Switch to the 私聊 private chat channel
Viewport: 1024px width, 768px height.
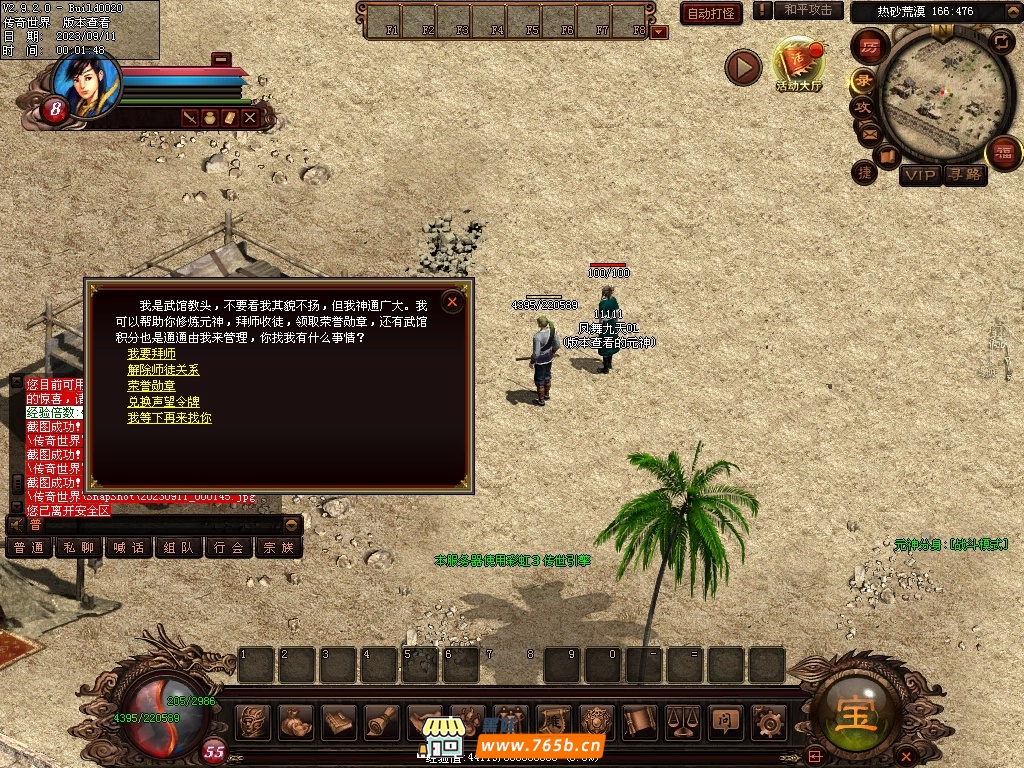[79, 548]
